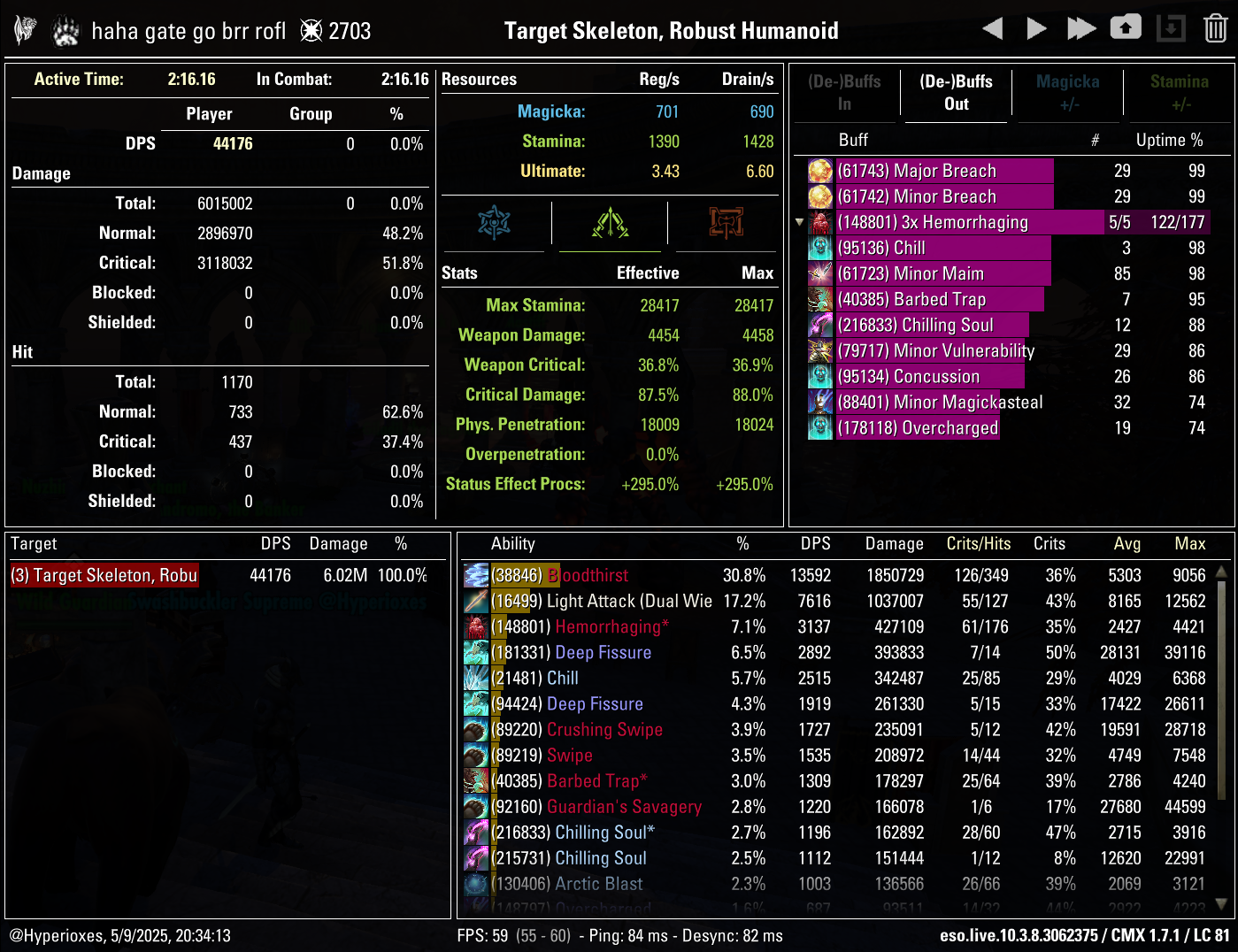The width and height of the screenshot is (1238, 952).
Task: Click the Bloodthirst ability icon
Action: [475, 574]
